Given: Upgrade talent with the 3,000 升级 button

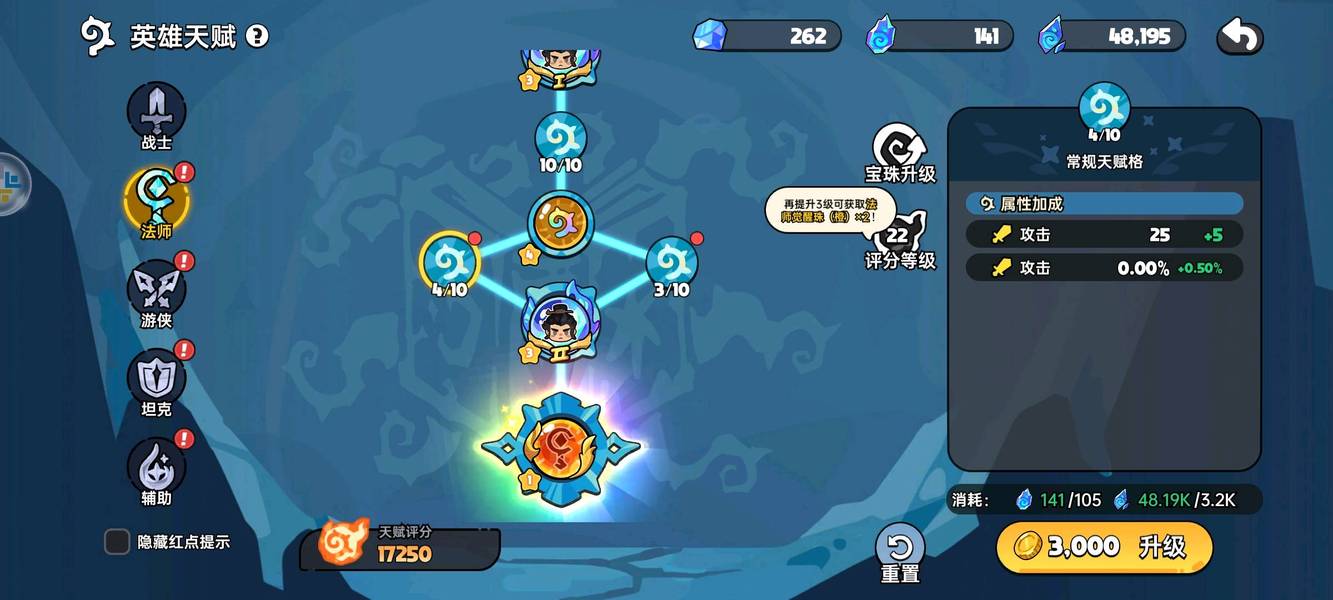Looking at the screenshot, I should point(1104,546).
